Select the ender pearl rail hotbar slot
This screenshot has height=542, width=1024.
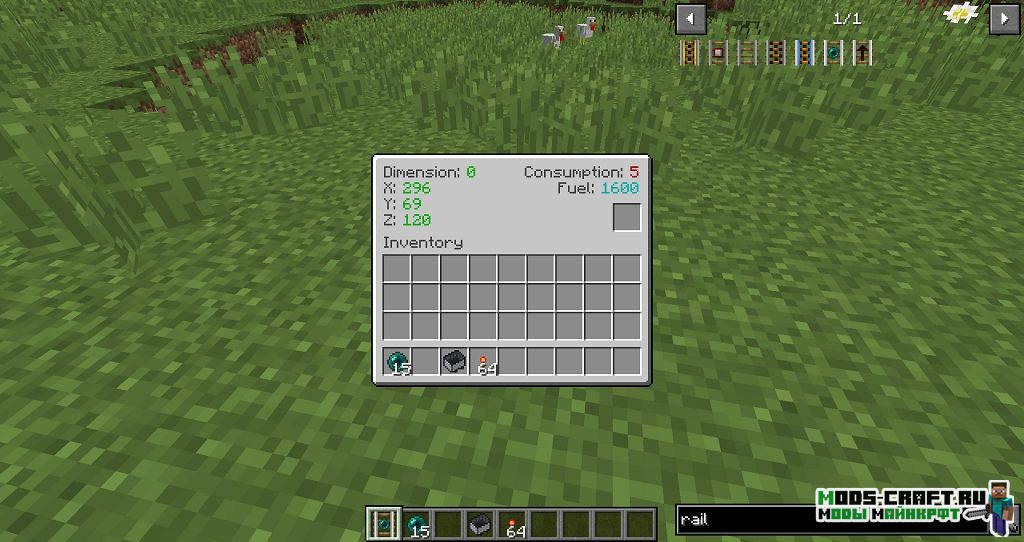point(381,524)
